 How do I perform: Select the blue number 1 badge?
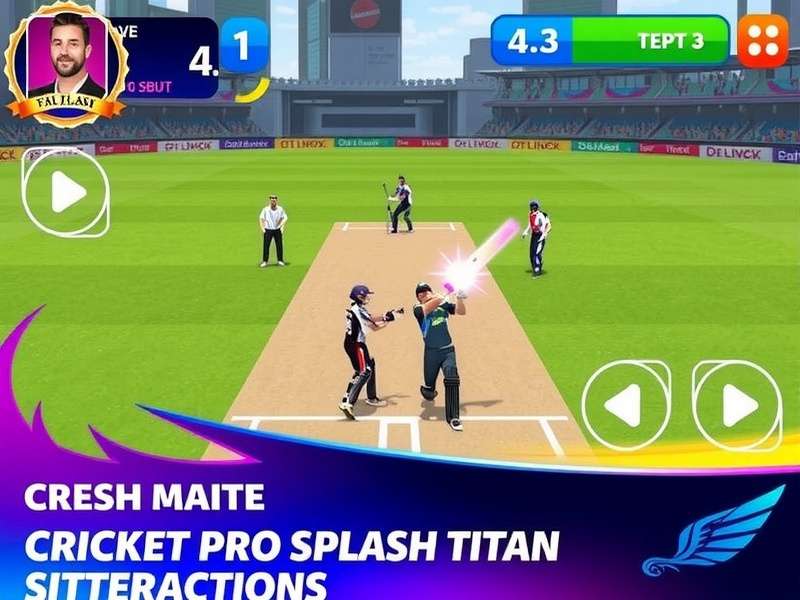(244, 45)
